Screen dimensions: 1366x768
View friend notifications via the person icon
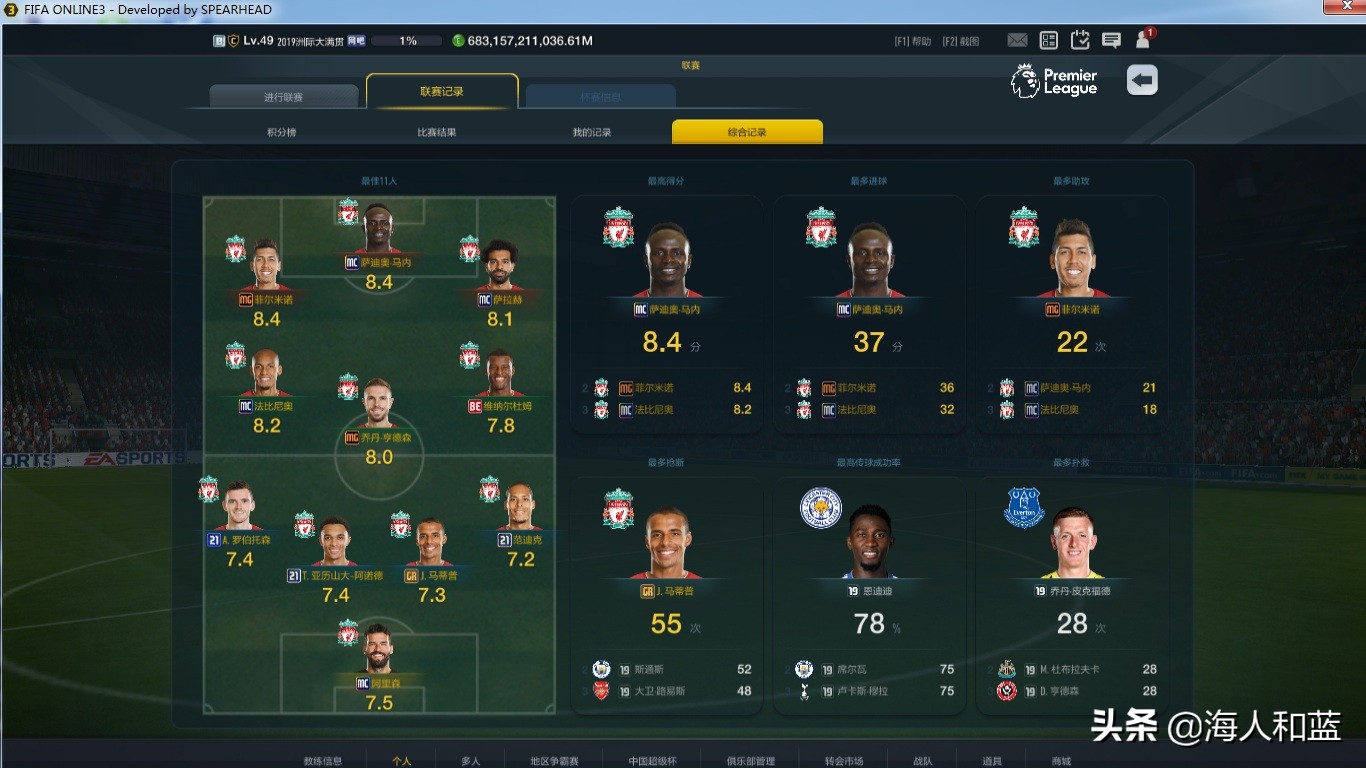click(1141, 40)
